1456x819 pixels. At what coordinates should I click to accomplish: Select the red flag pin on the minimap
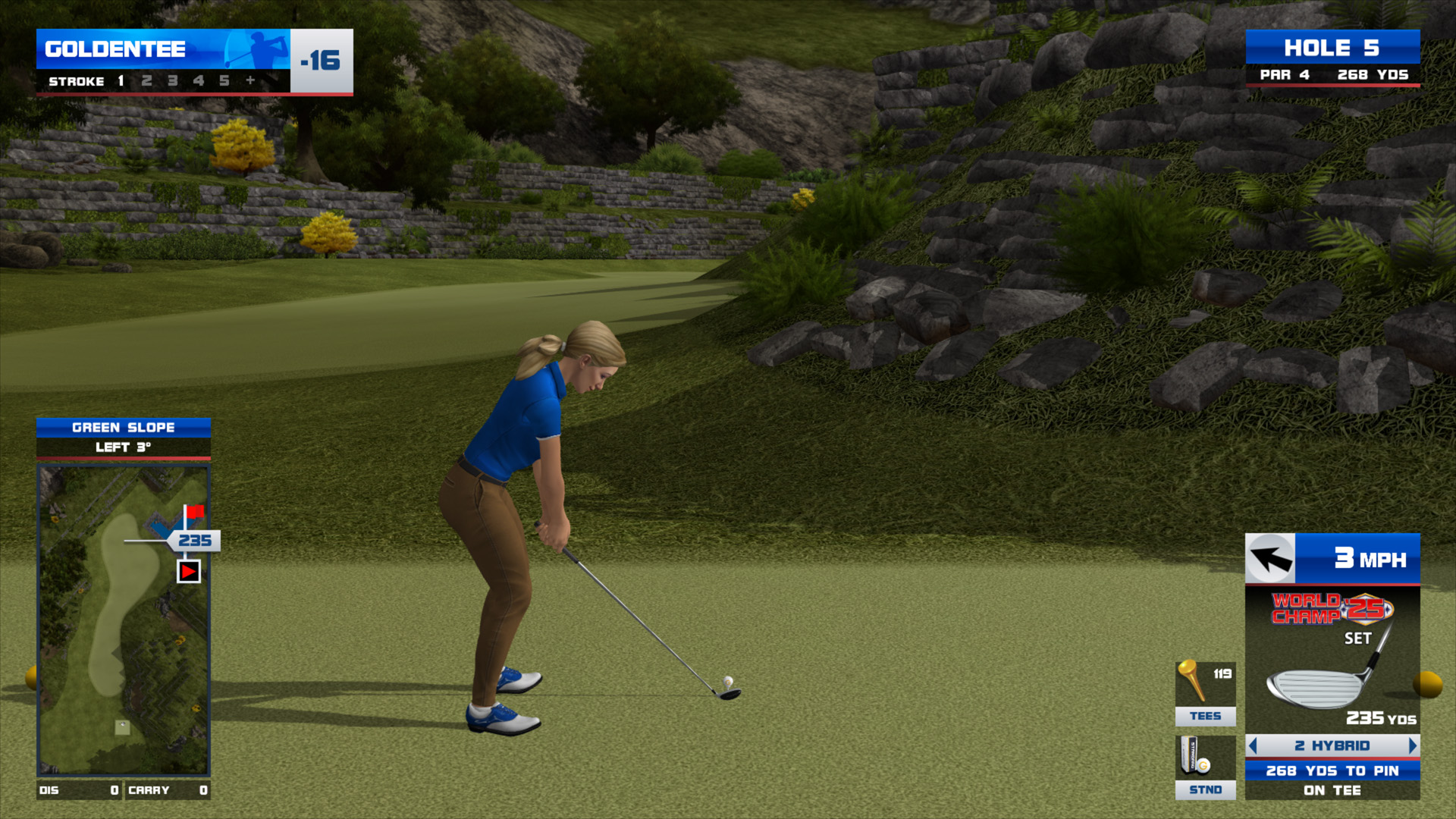[194, 512]
